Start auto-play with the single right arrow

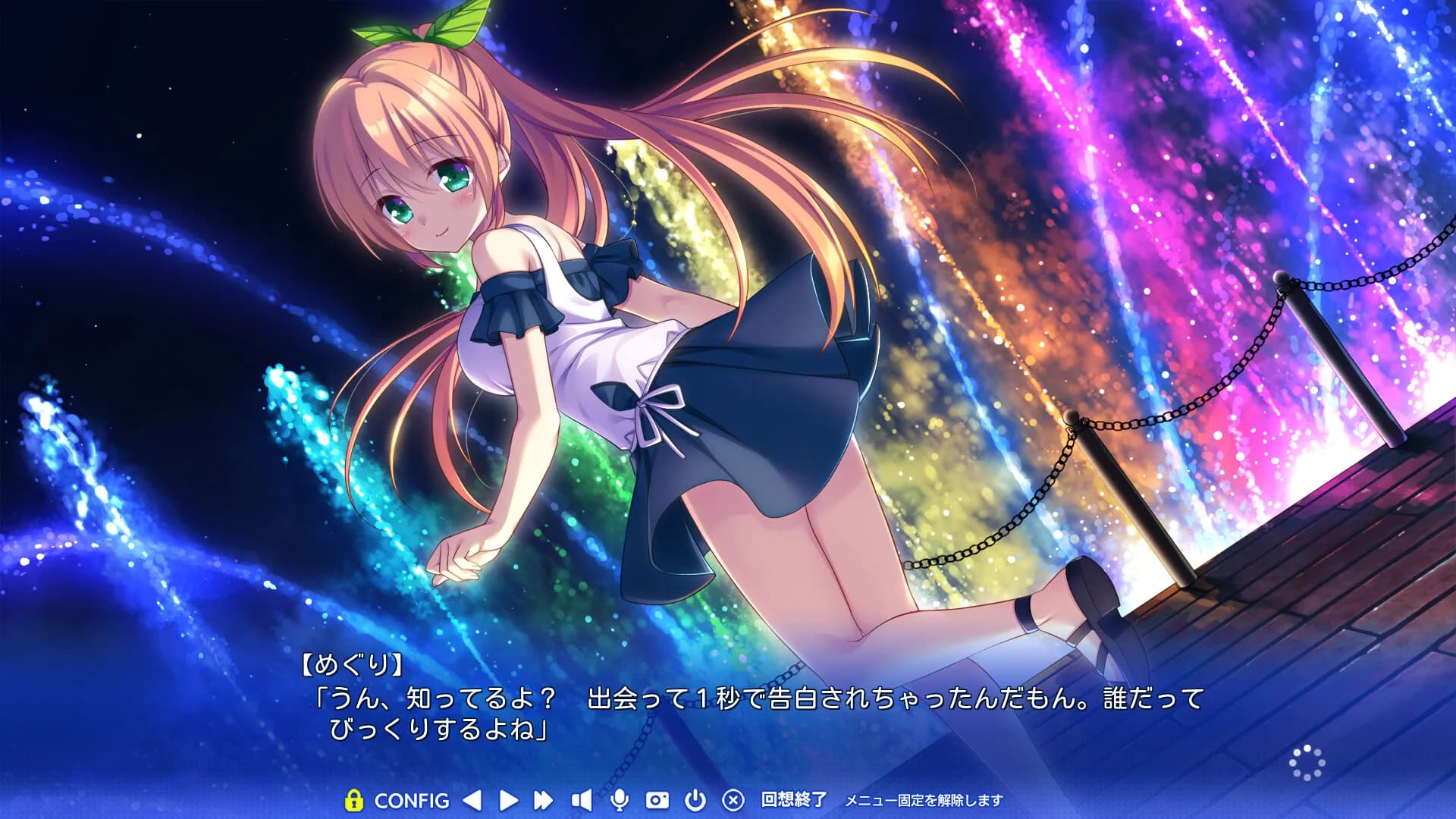[x=509, y=800]
